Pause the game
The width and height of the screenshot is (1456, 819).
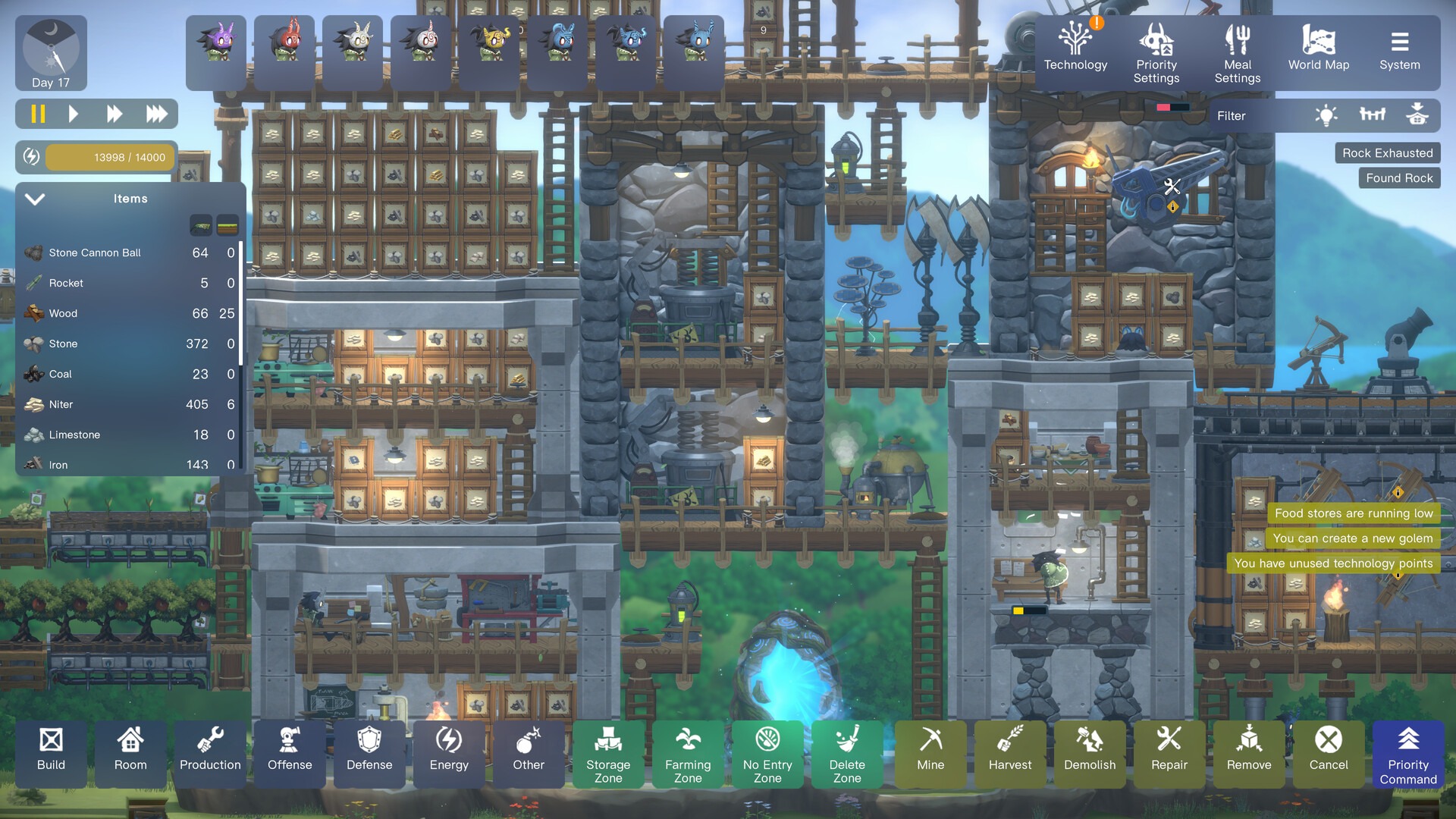tap(38, 115)
